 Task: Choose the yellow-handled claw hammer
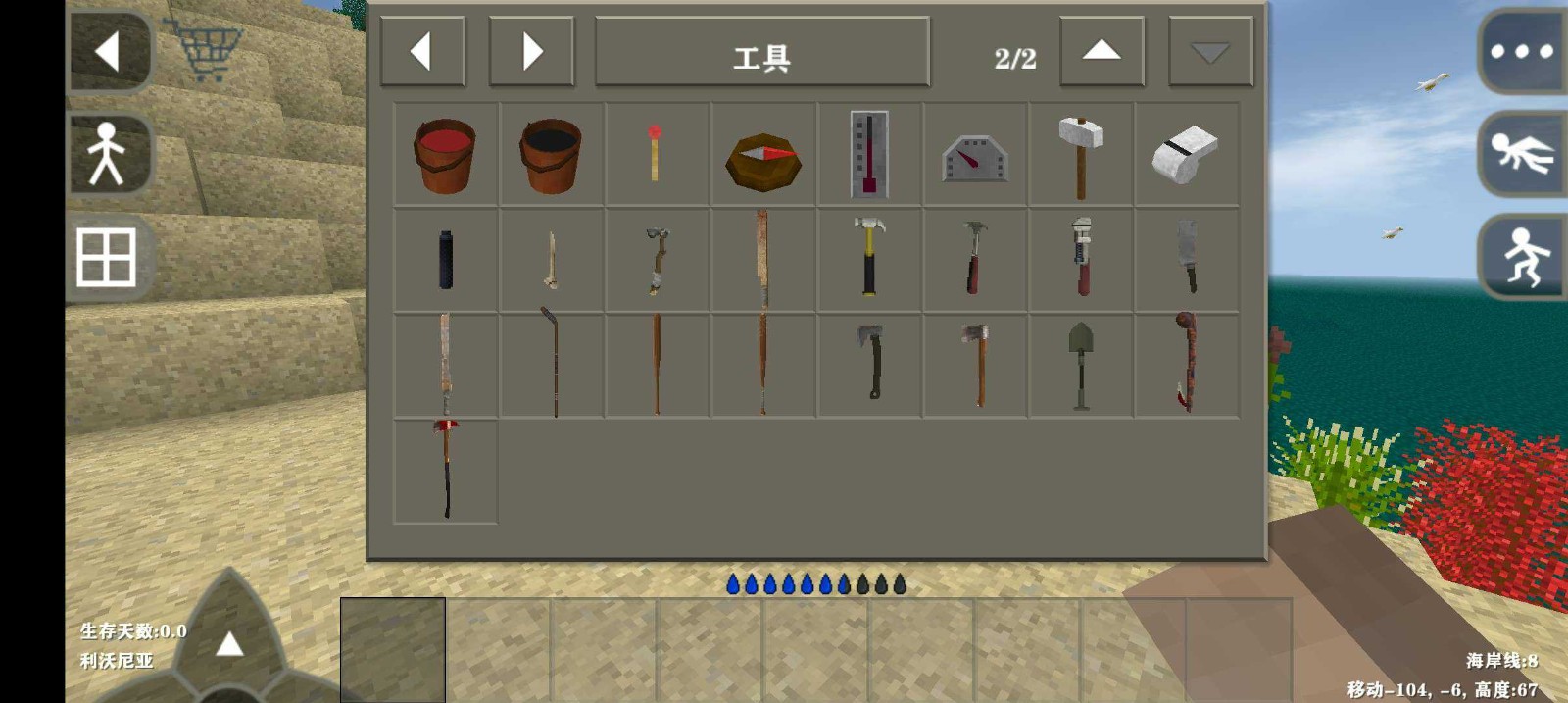point(869,257)
